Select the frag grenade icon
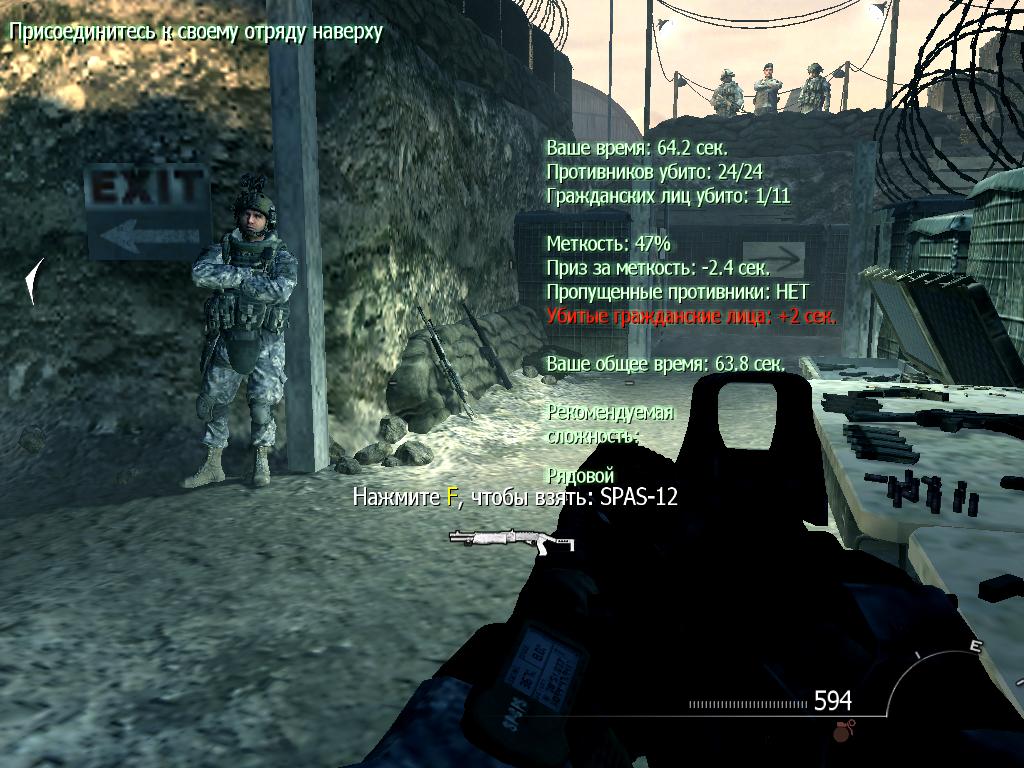This screenshot has height=768, width=1024. point(842,732)
